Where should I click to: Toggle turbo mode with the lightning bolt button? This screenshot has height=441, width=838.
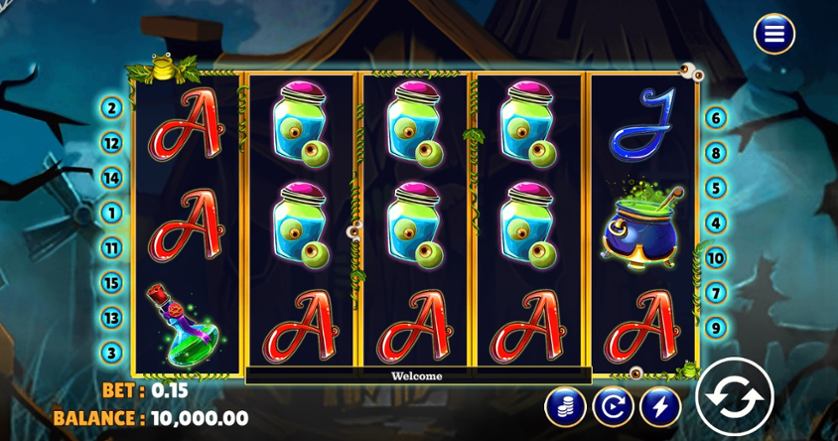(x=660, y=406)
